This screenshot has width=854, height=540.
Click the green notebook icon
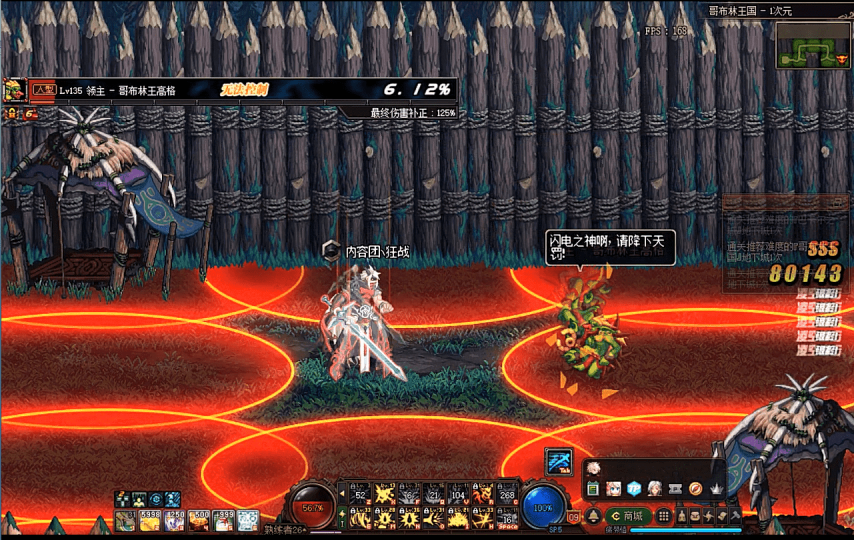(x=593, y=488)
